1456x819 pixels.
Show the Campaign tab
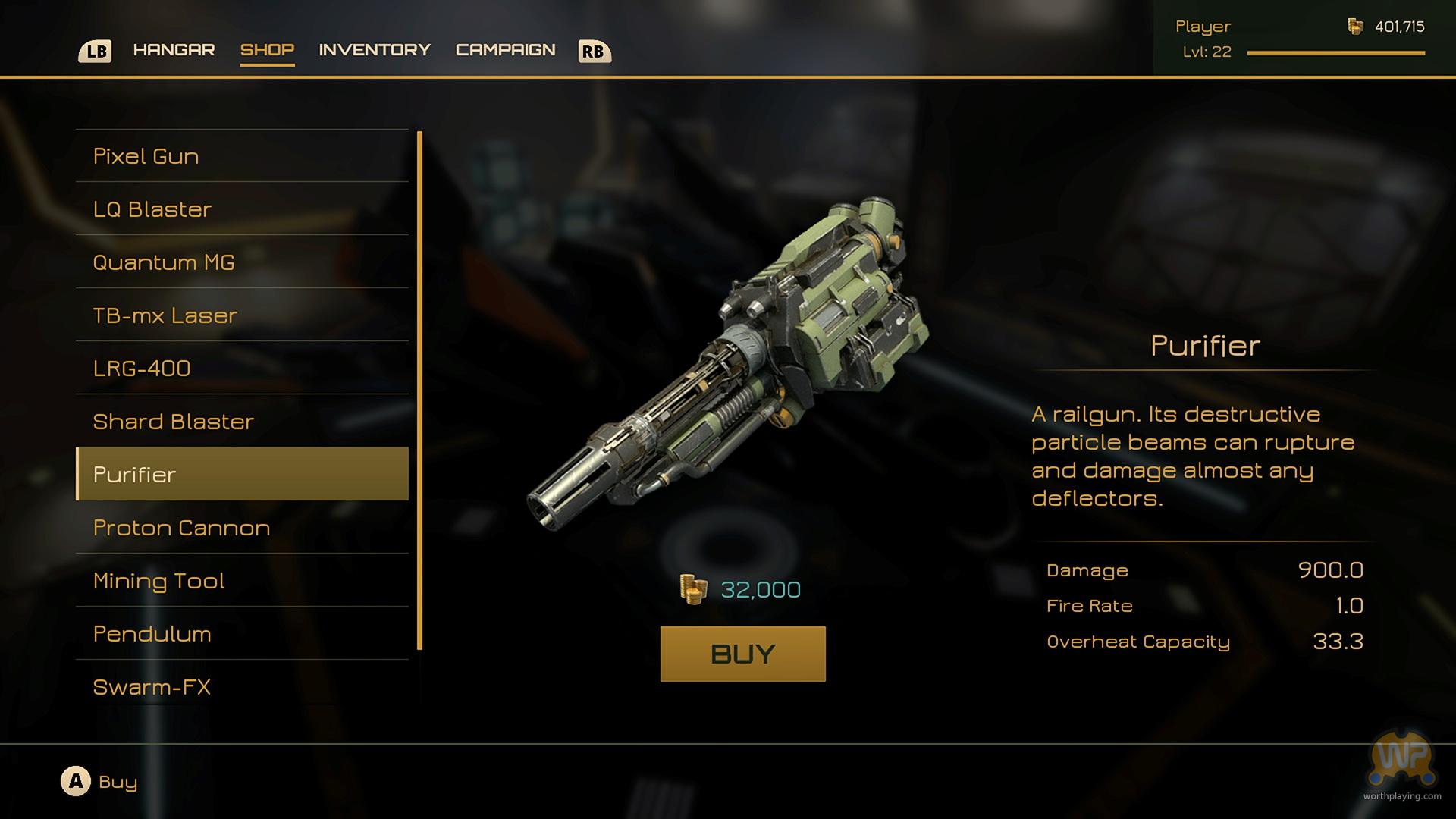(505, 50)
